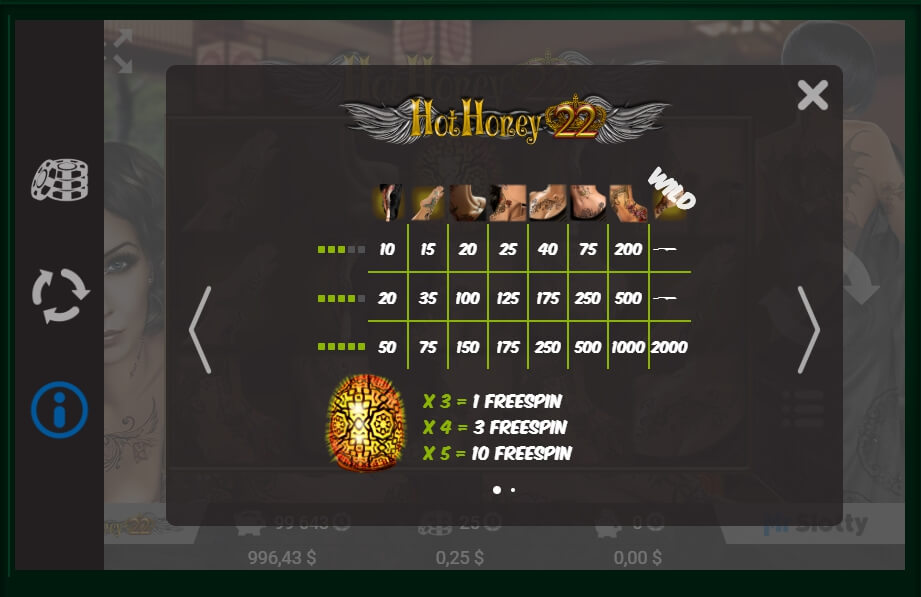Toggle fullscreen with the expand arrows icon
The image size is (921, 597).
[x=122, y=50]
